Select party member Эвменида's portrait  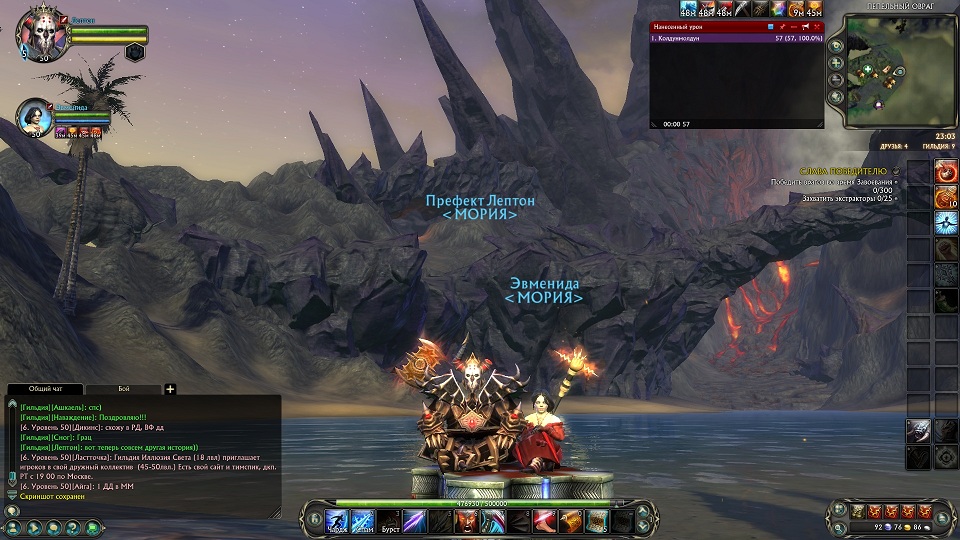[37, 118]
